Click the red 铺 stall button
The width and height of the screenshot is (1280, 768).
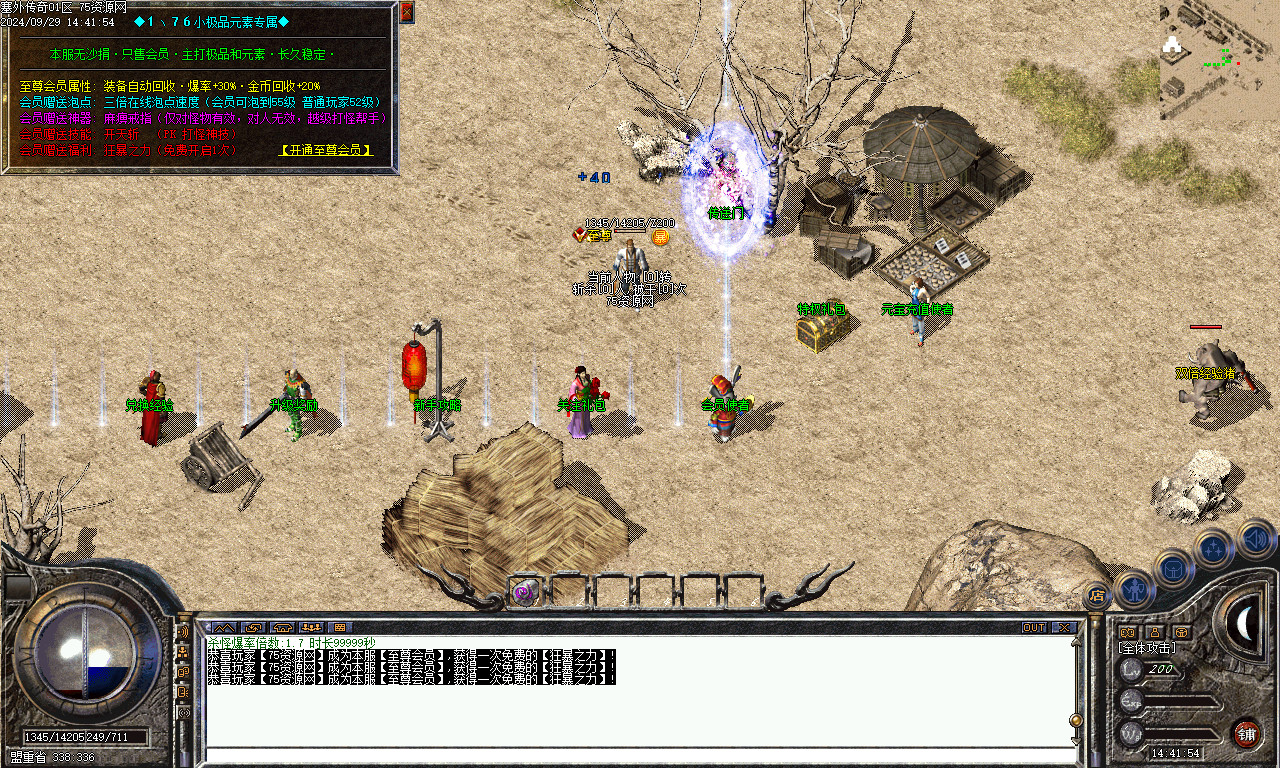1246,733
